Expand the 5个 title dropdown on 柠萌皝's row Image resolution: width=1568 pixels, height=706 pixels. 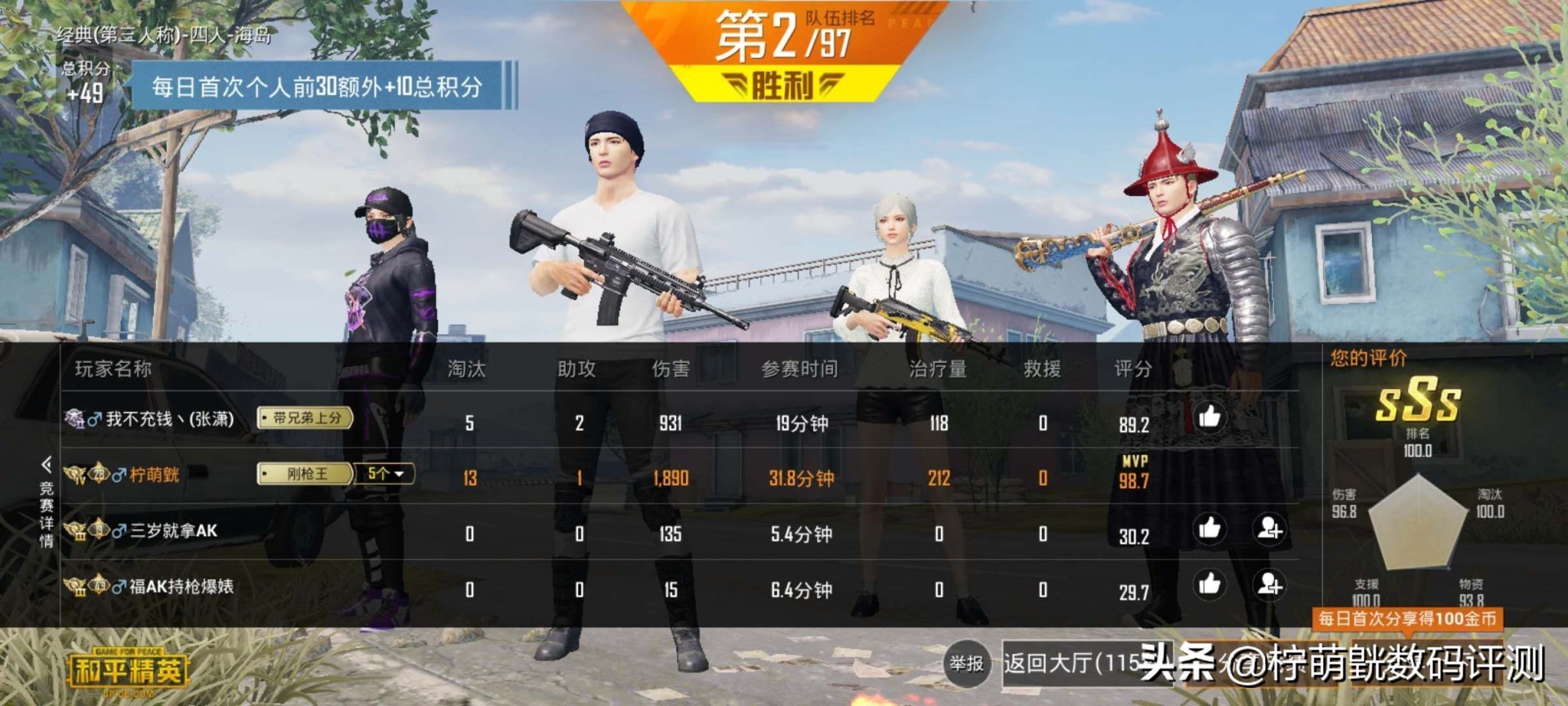(384, 475)
